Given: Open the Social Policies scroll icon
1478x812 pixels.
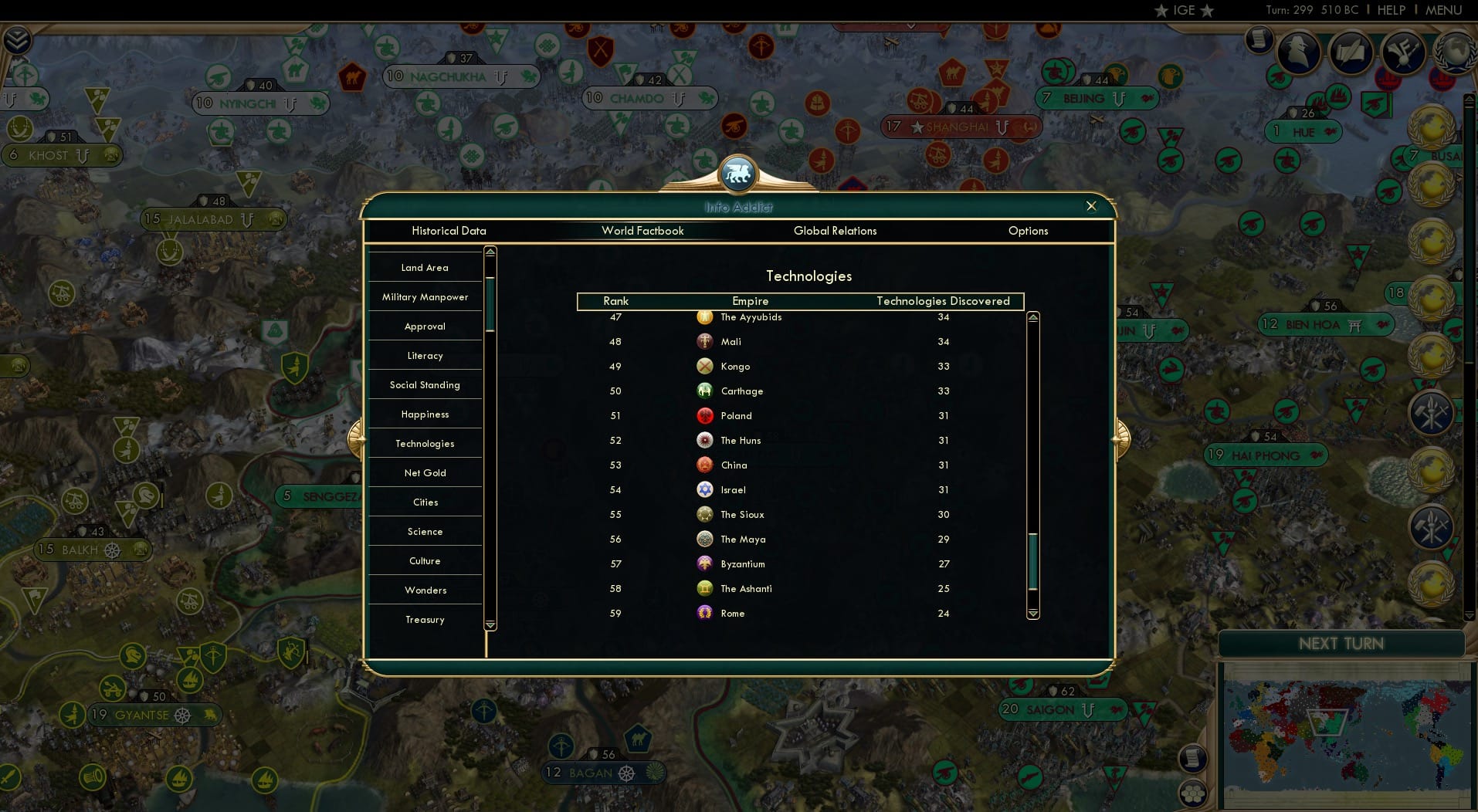Looking at the screenshot, I should pos(1351,52).
